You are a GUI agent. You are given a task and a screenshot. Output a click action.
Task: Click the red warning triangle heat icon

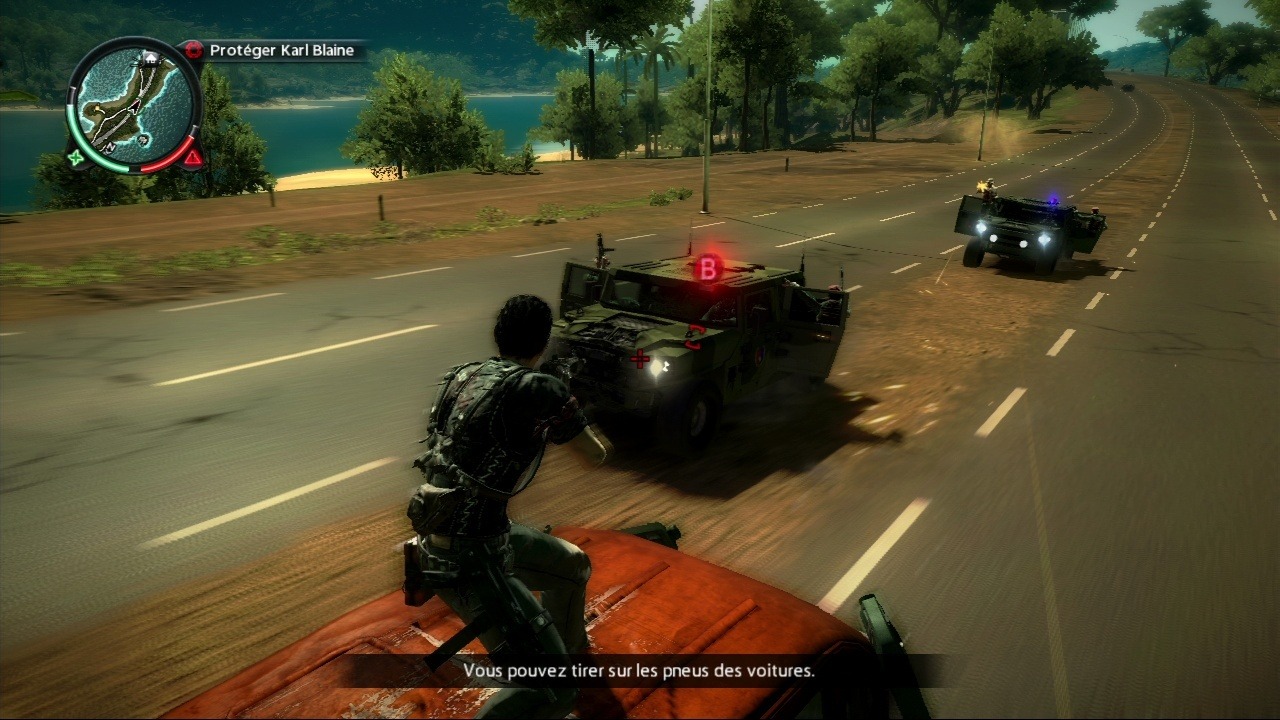click(193, 157)
